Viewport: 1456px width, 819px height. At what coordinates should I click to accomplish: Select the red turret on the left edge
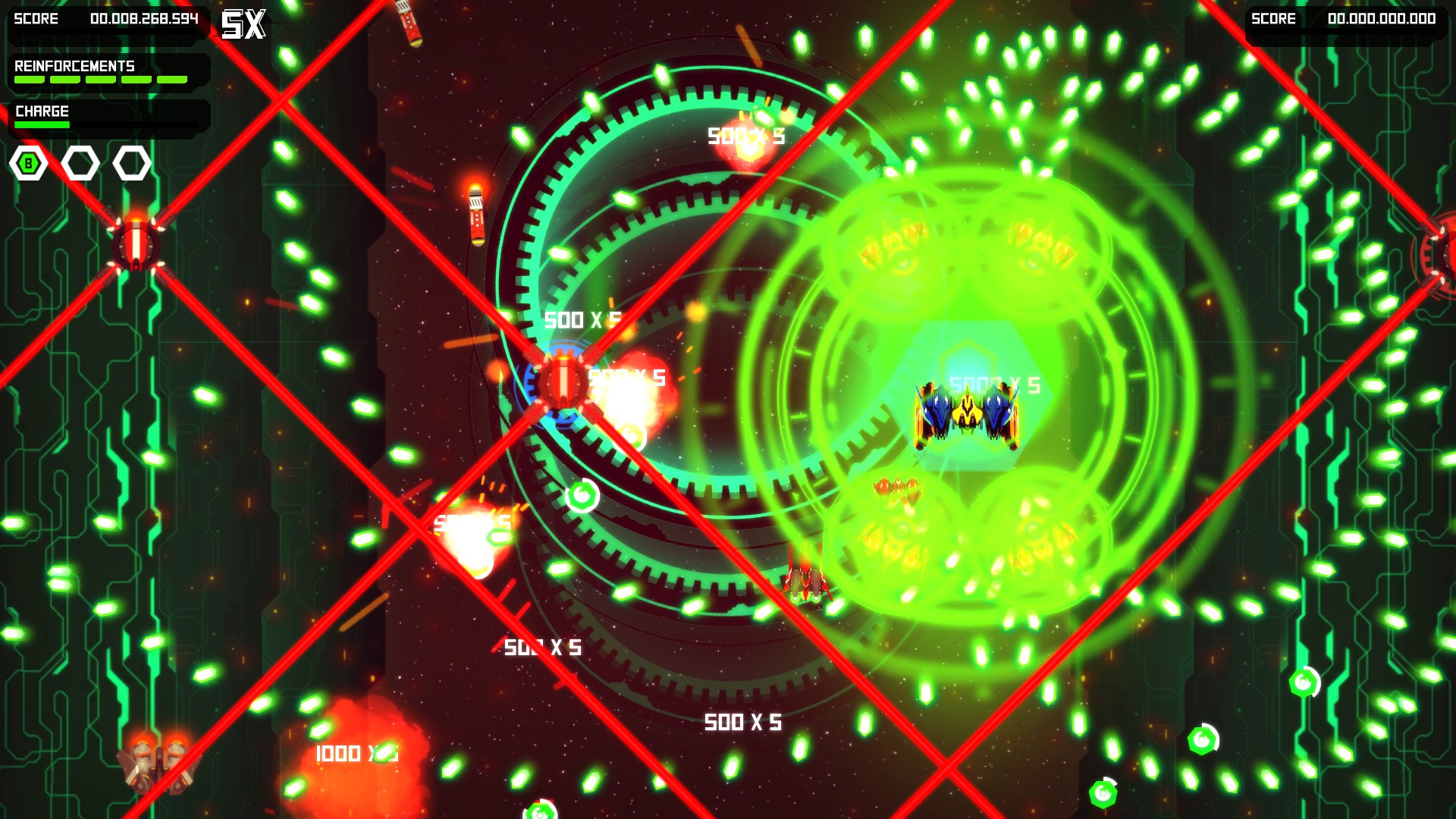(x=136, y=245)
